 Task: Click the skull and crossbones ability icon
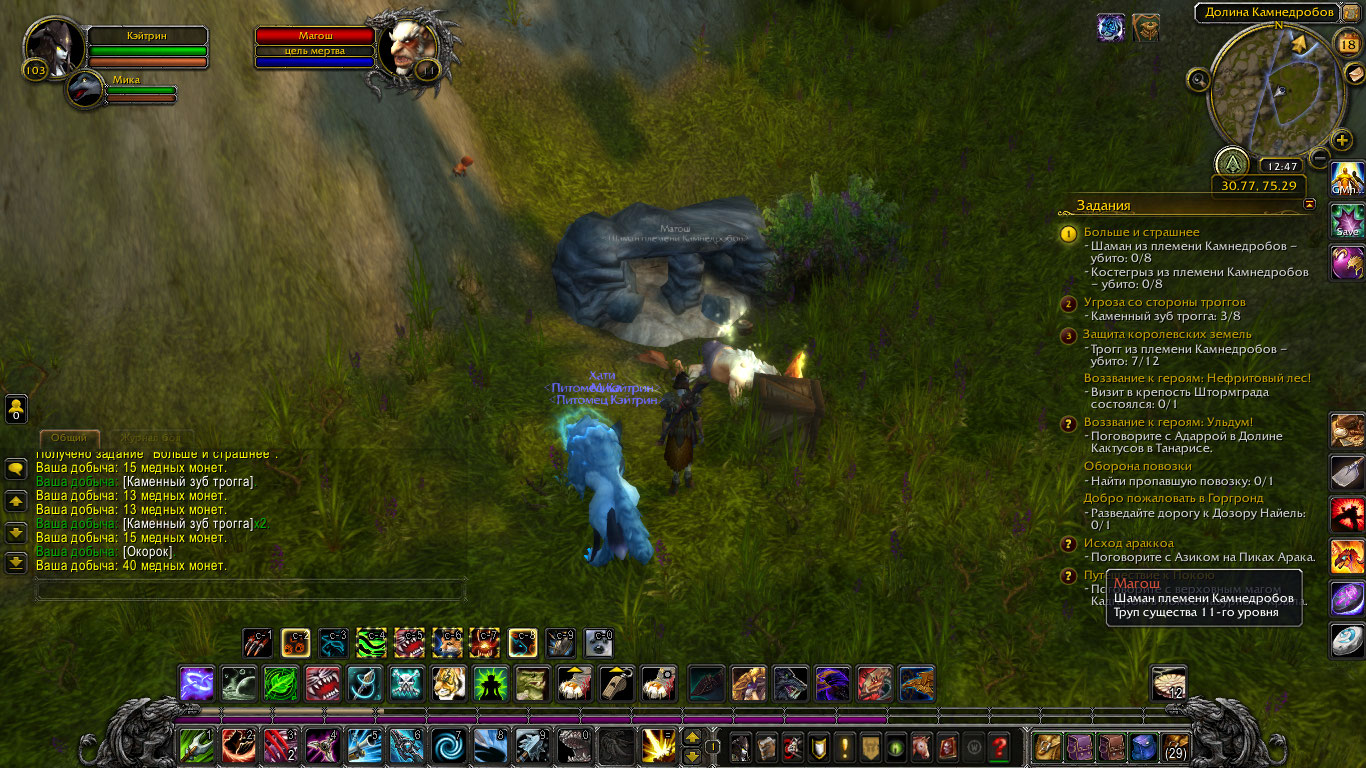pos(406,684)
